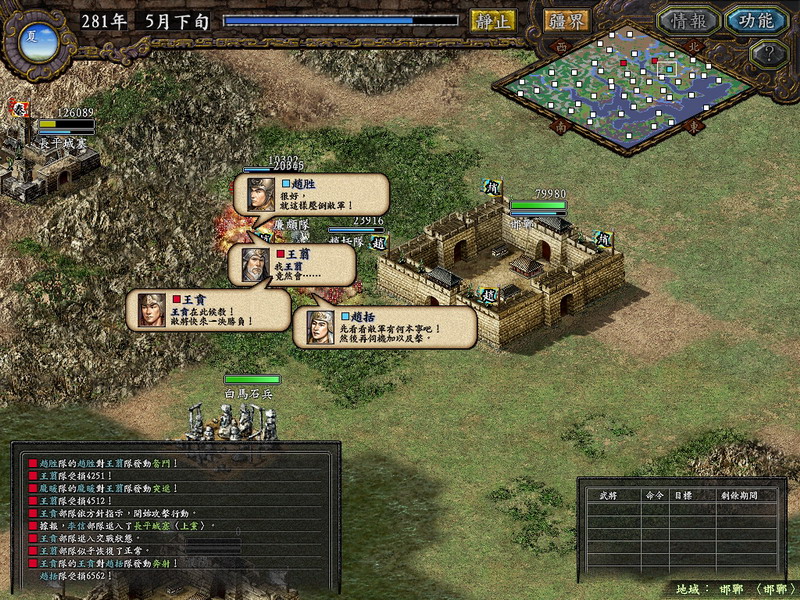Click the cyan city marker on the minimap
The width and height of the screenshot is (800, 600).
point(667,69)
